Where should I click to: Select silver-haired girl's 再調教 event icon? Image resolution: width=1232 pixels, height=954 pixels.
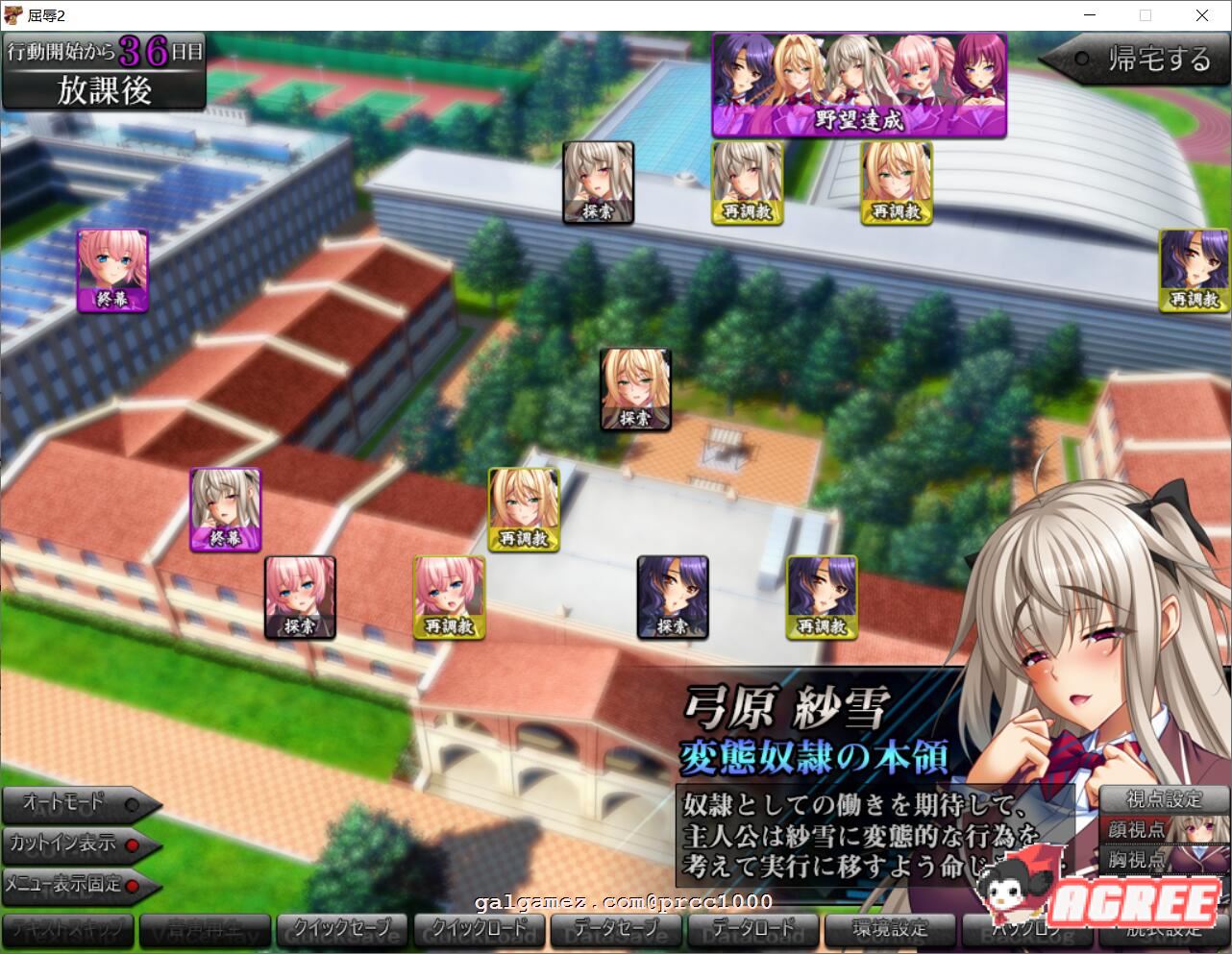[x=747, y=183]
